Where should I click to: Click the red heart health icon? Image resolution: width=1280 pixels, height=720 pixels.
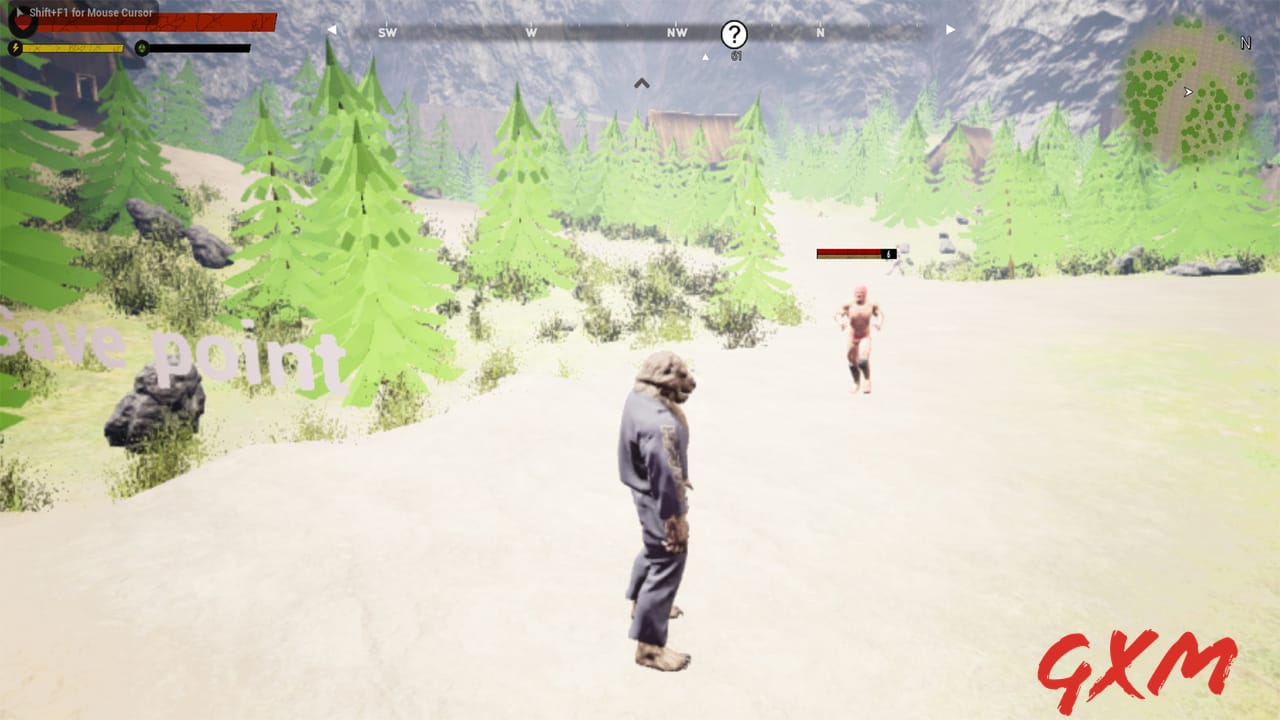click(x=23, y=24)
